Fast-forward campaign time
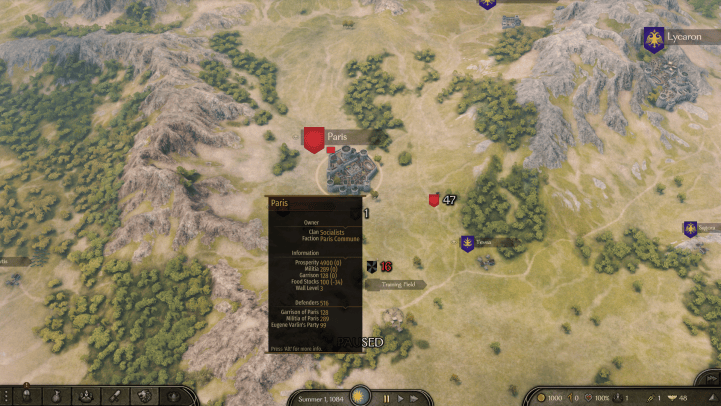Screen dimensions: 721x406 click(x=415, y=399)
